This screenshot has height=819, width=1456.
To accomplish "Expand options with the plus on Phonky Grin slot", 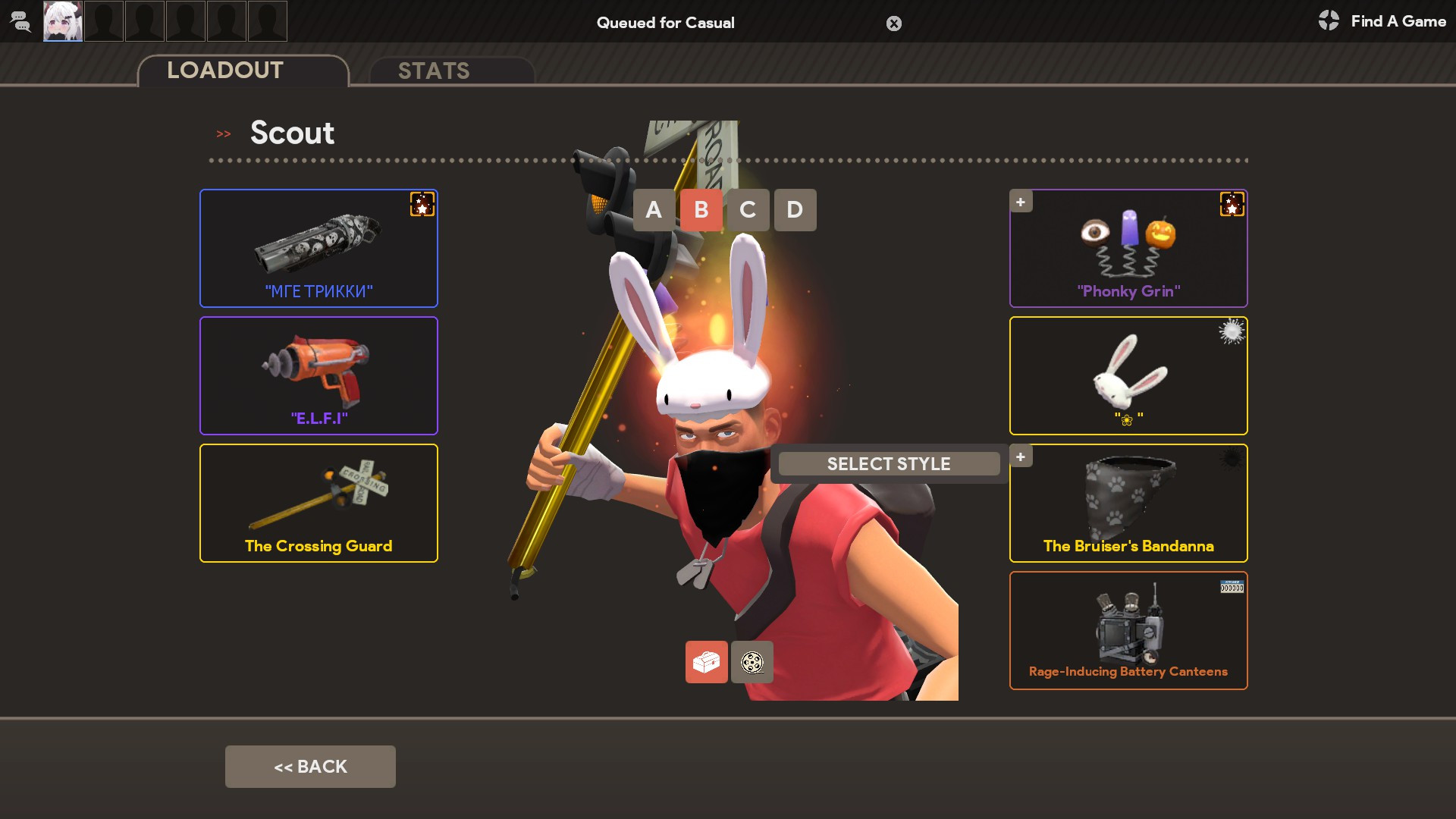I will 1021,202.
